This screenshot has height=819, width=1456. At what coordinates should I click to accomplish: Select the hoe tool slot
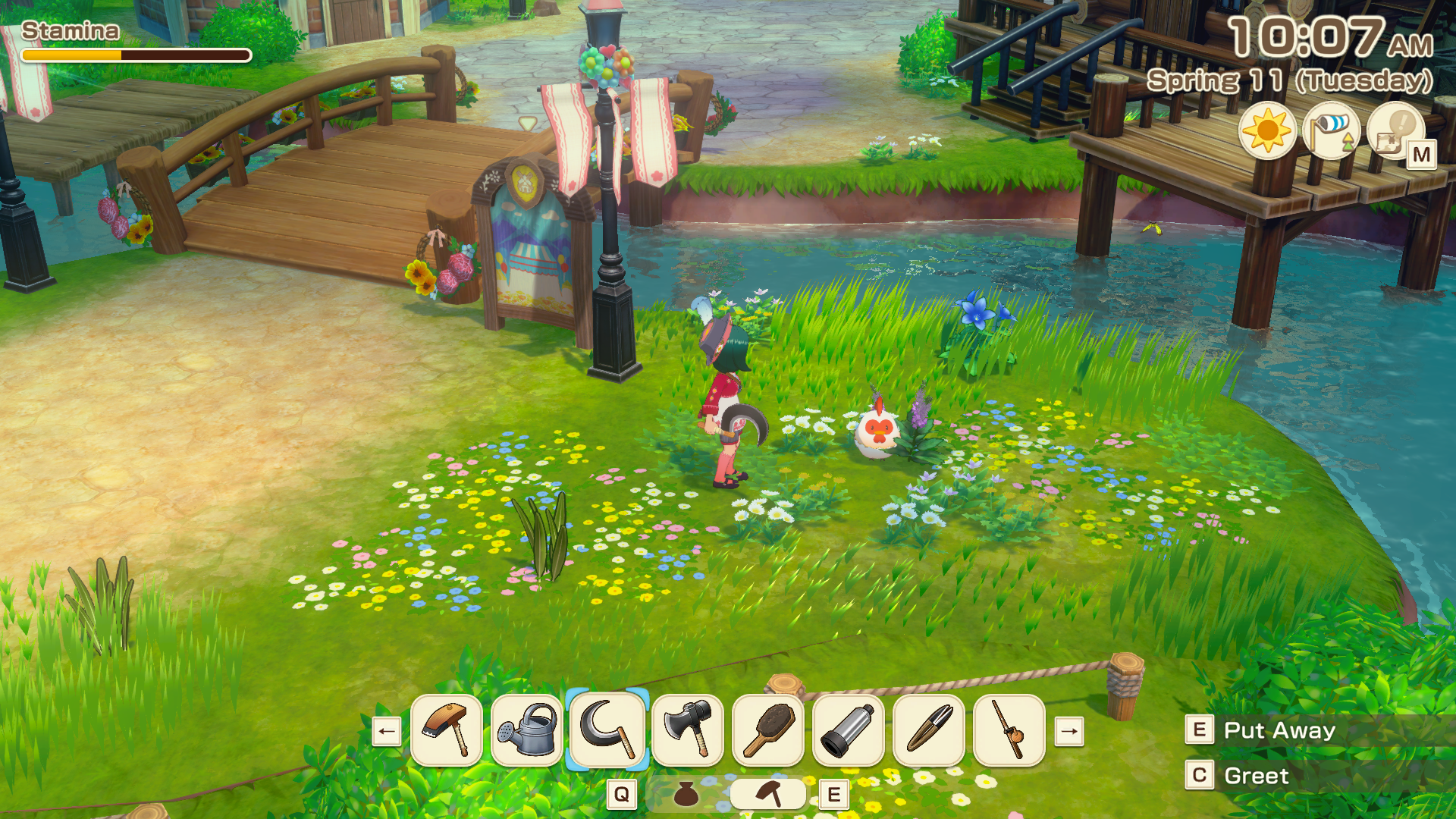pos(447,730)
